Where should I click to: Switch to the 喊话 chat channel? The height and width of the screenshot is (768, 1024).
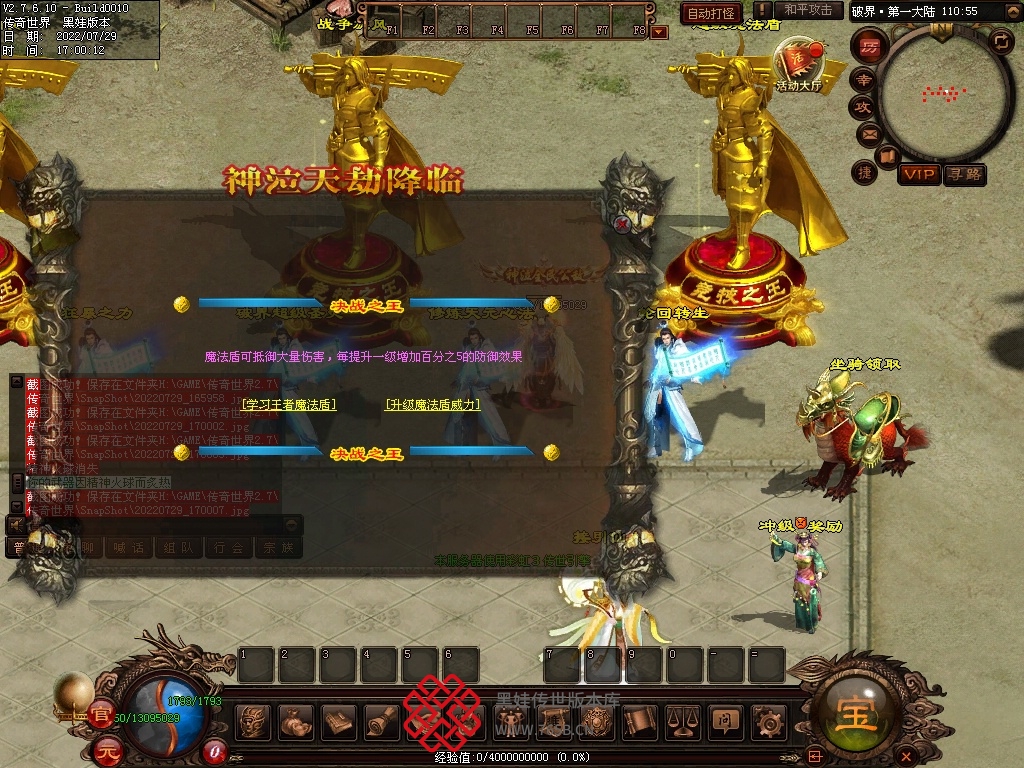coord(128,547)
